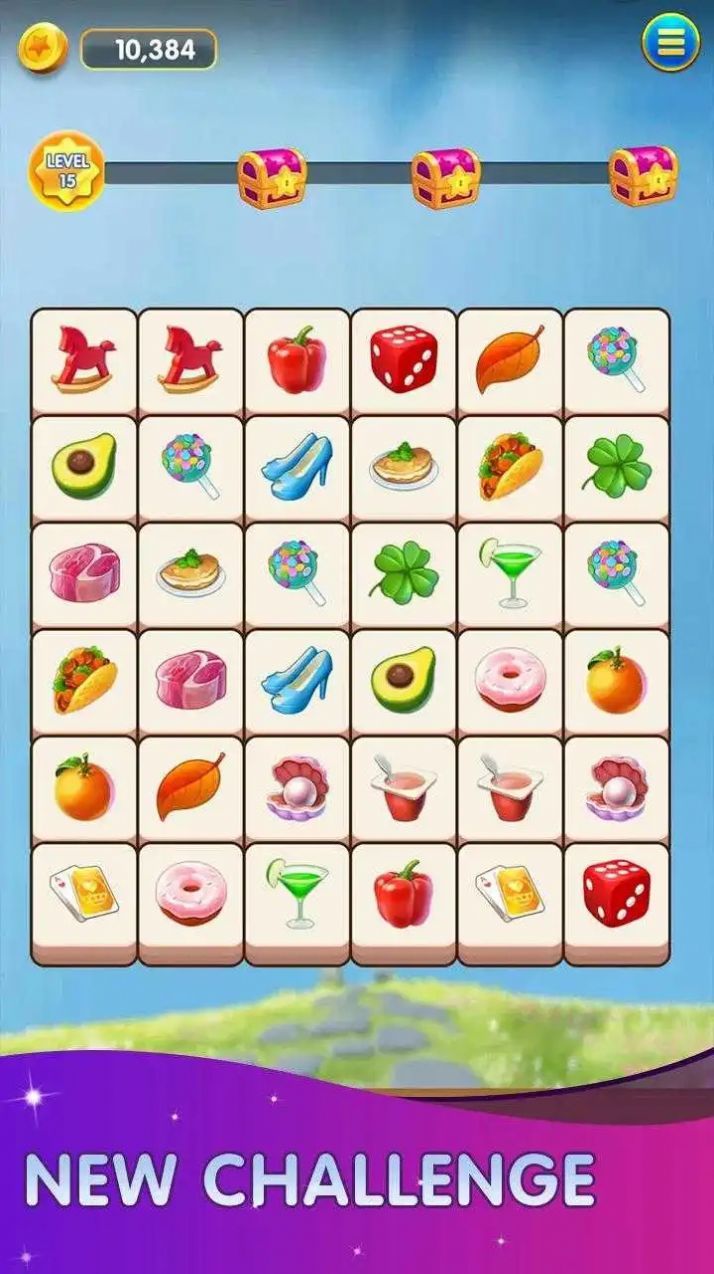Choose the avocado tile beside the pink donut
Image resolution: width=714 pixels, height=1274 pixels.
(404, 680)
